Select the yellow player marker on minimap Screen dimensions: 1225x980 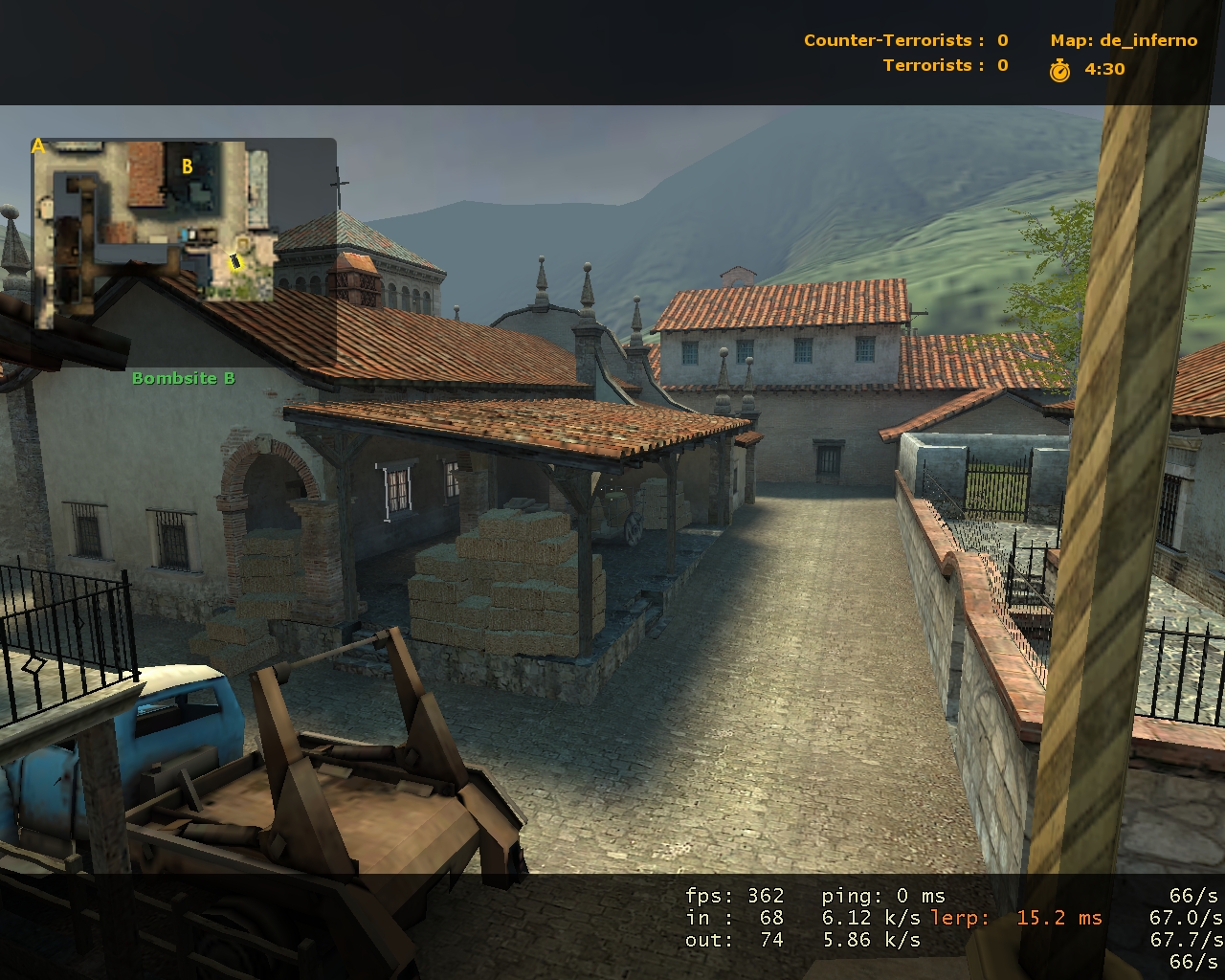pos(235,260)
